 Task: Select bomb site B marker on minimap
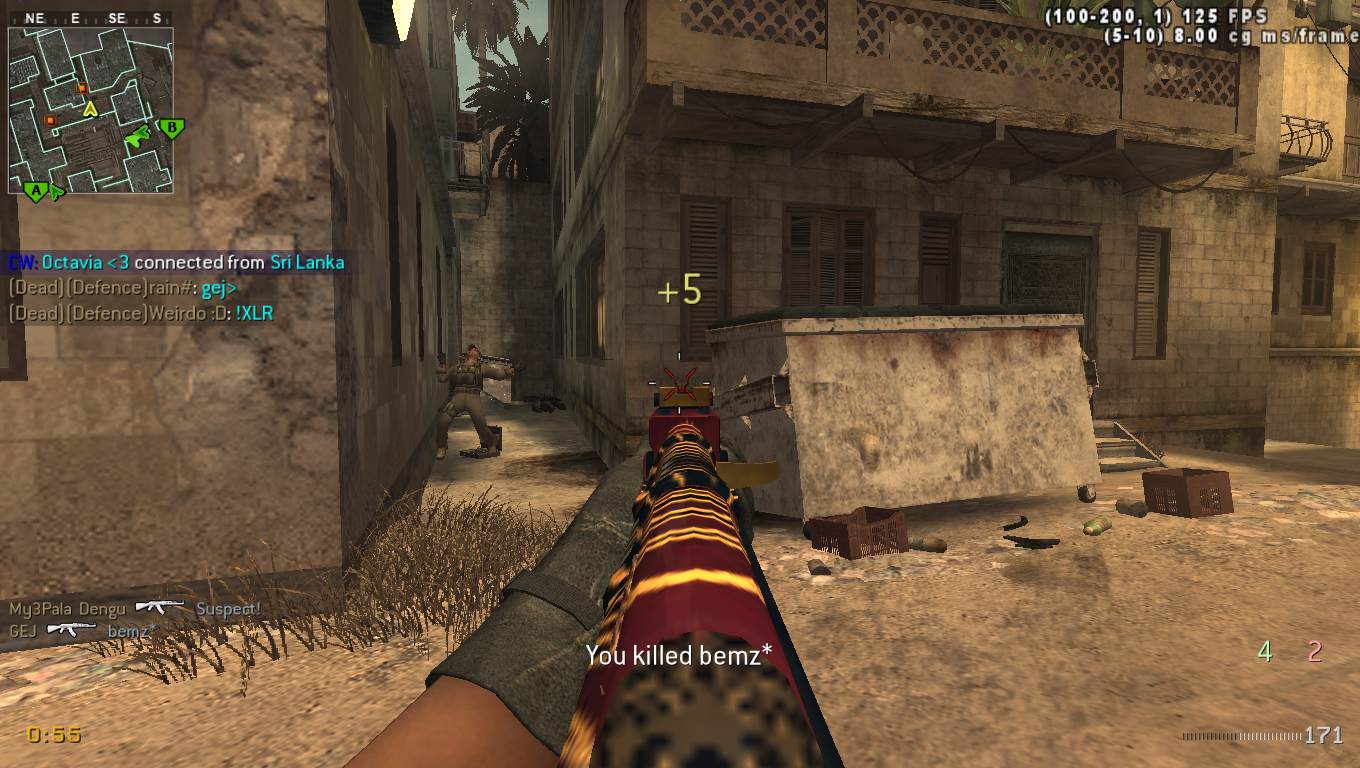(x=172, y=128)
